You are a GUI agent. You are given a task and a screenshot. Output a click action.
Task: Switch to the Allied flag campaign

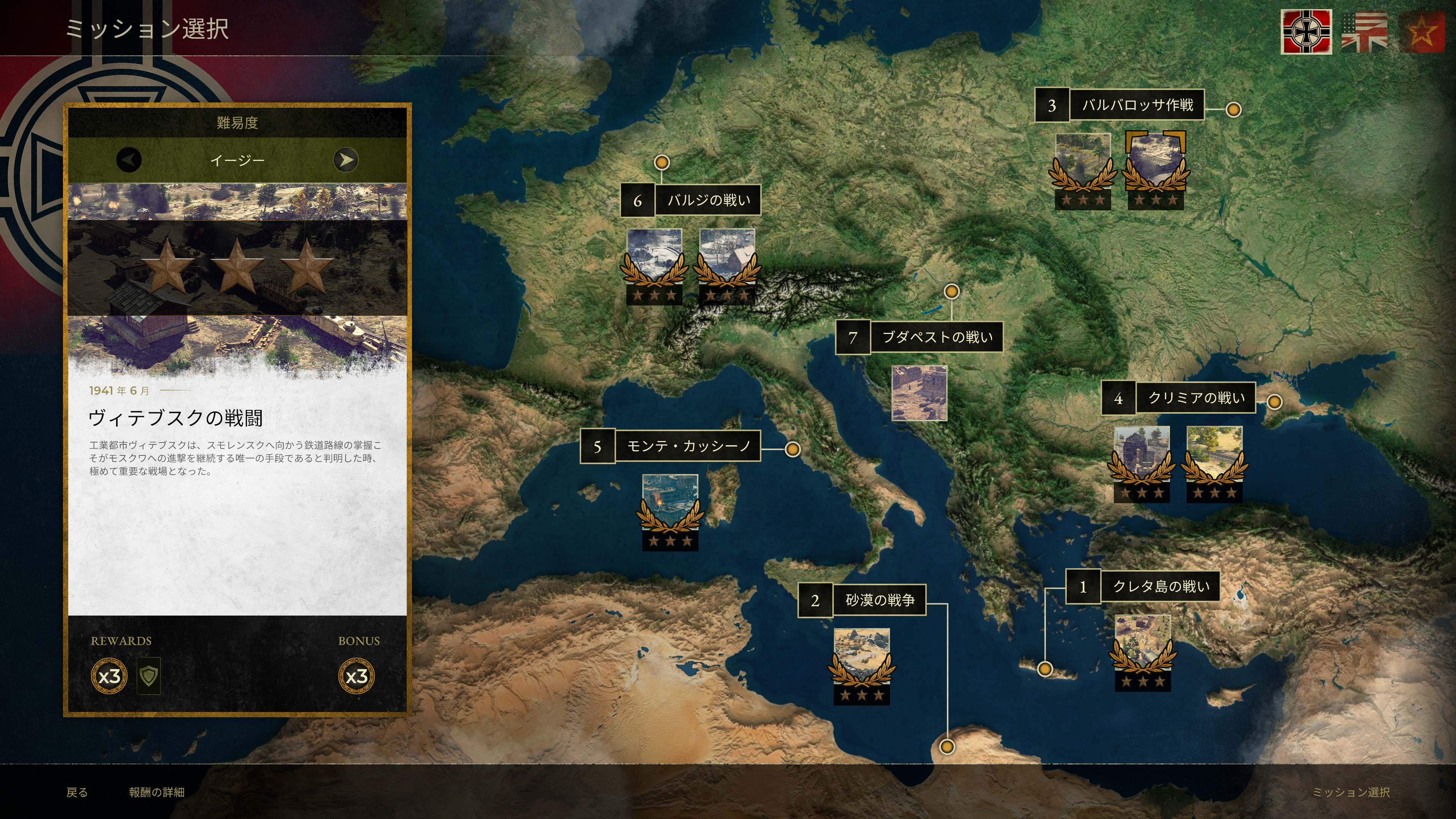tap(1365, 31)
